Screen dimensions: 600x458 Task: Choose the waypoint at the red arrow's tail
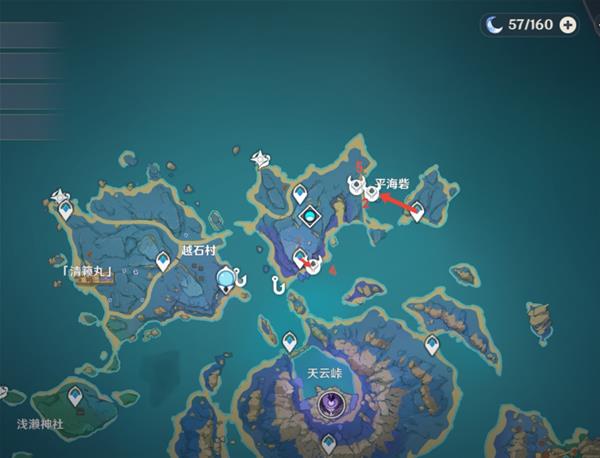pos(416,211)
